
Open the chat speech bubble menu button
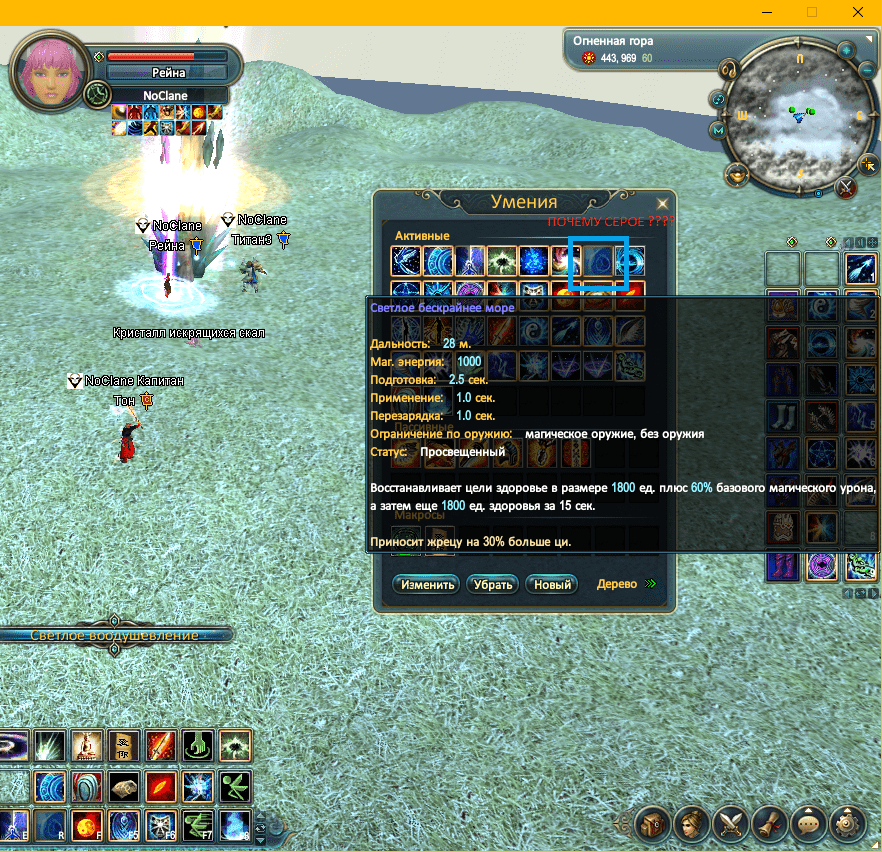pos(808,824)
